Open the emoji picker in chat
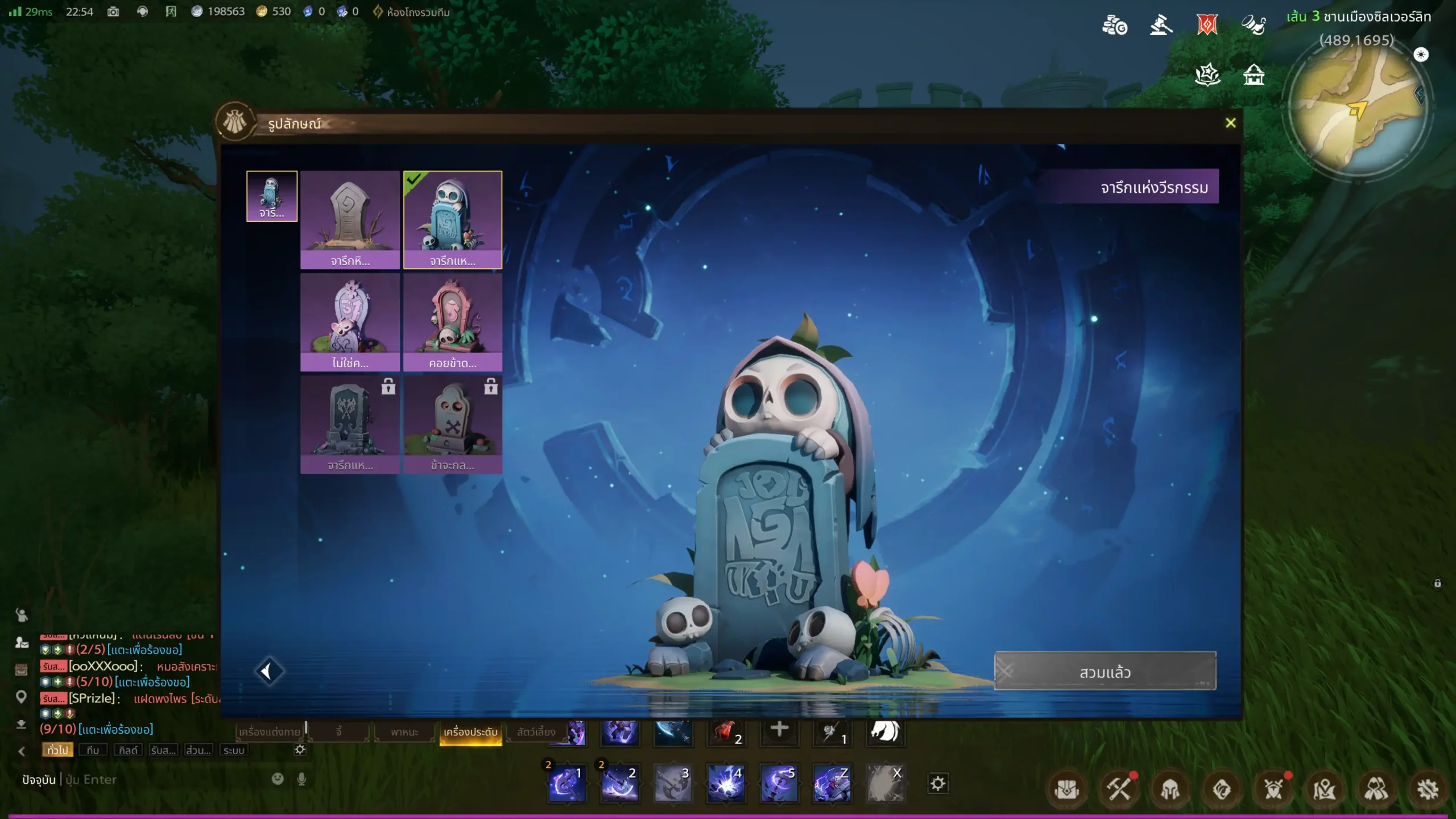 (278, 779)
